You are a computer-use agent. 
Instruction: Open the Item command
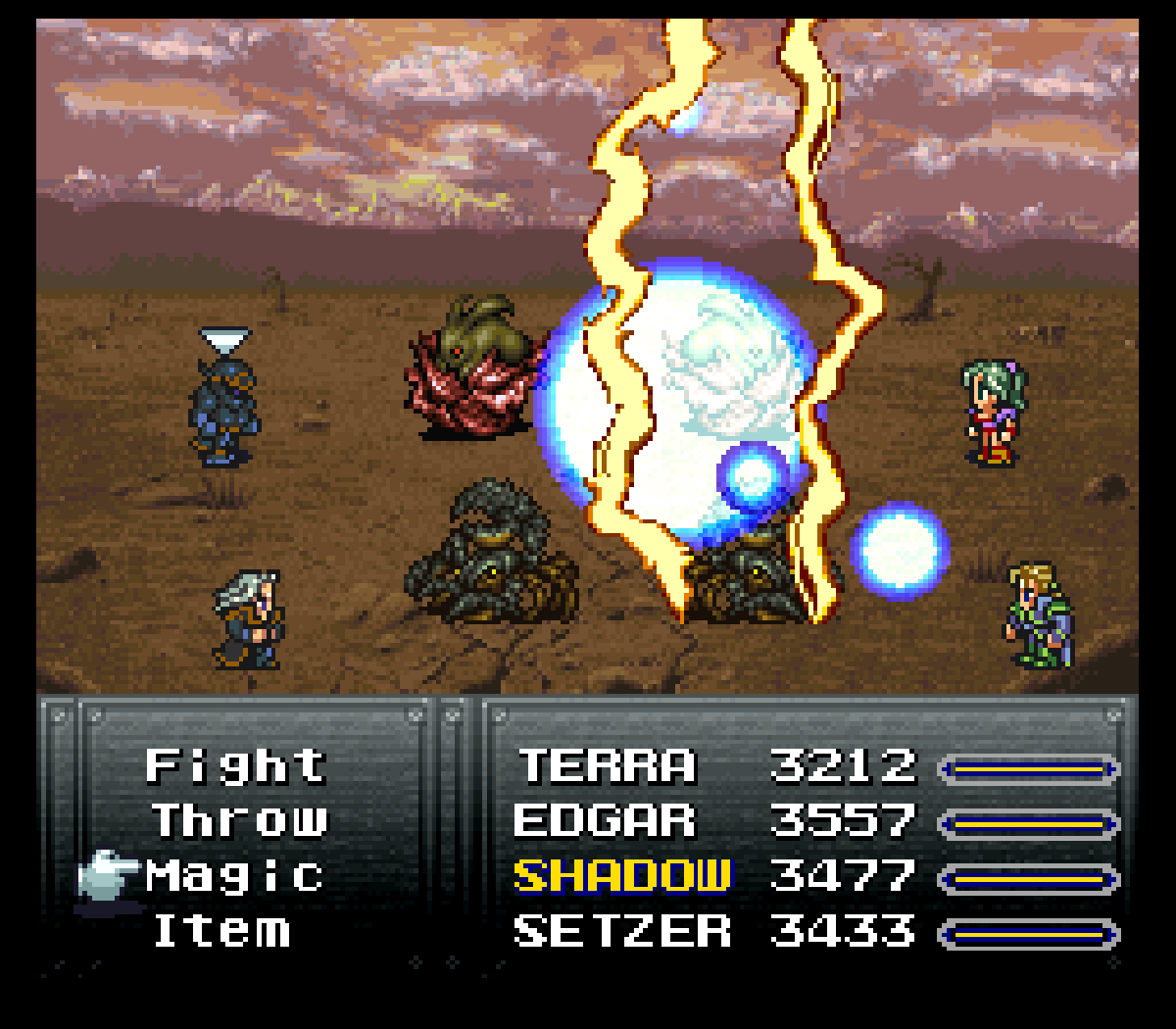pyautogui.click(x=222, y=931)
